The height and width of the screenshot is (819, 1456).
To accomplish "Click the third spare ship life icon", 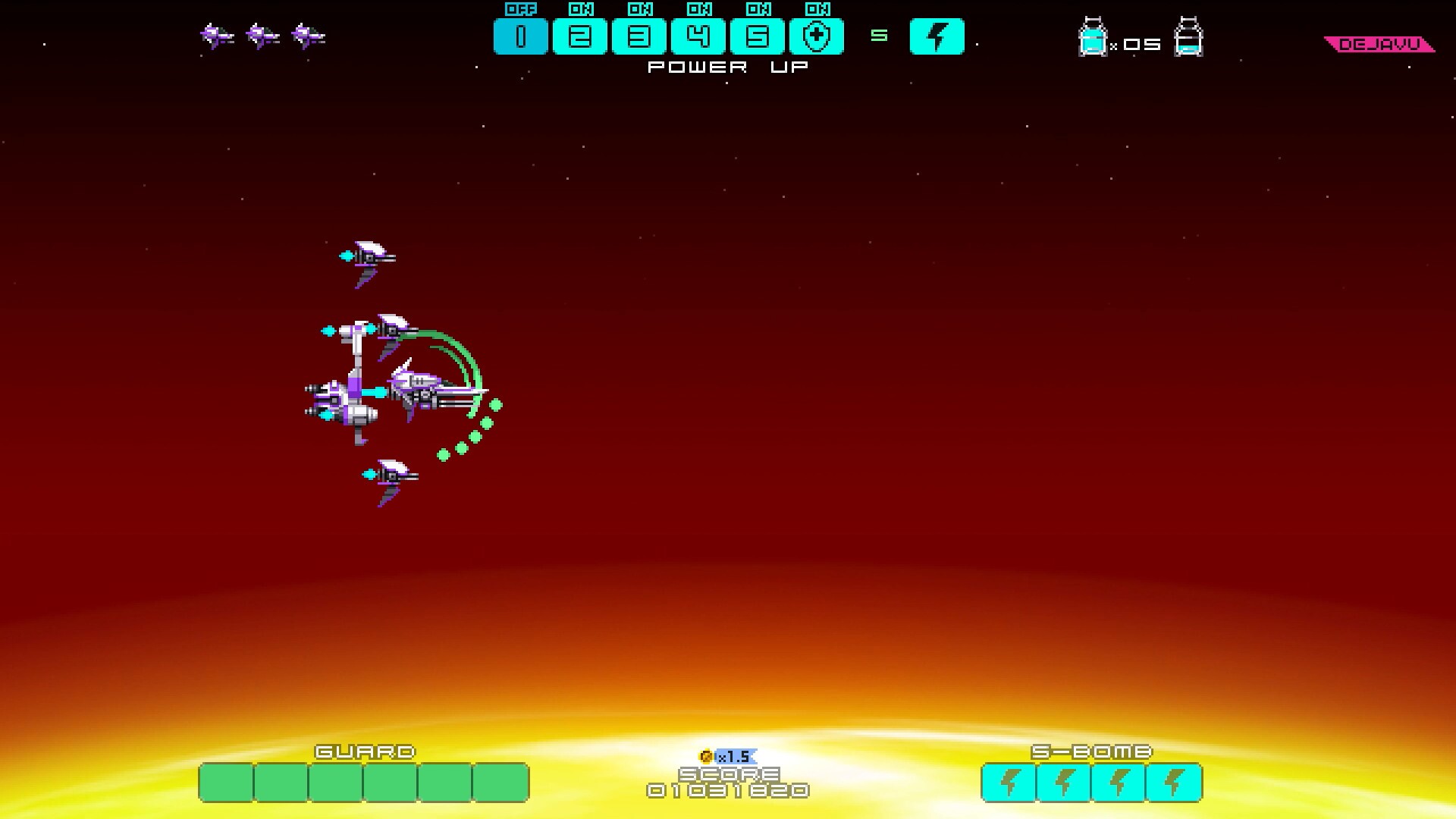I will point(308,33).
